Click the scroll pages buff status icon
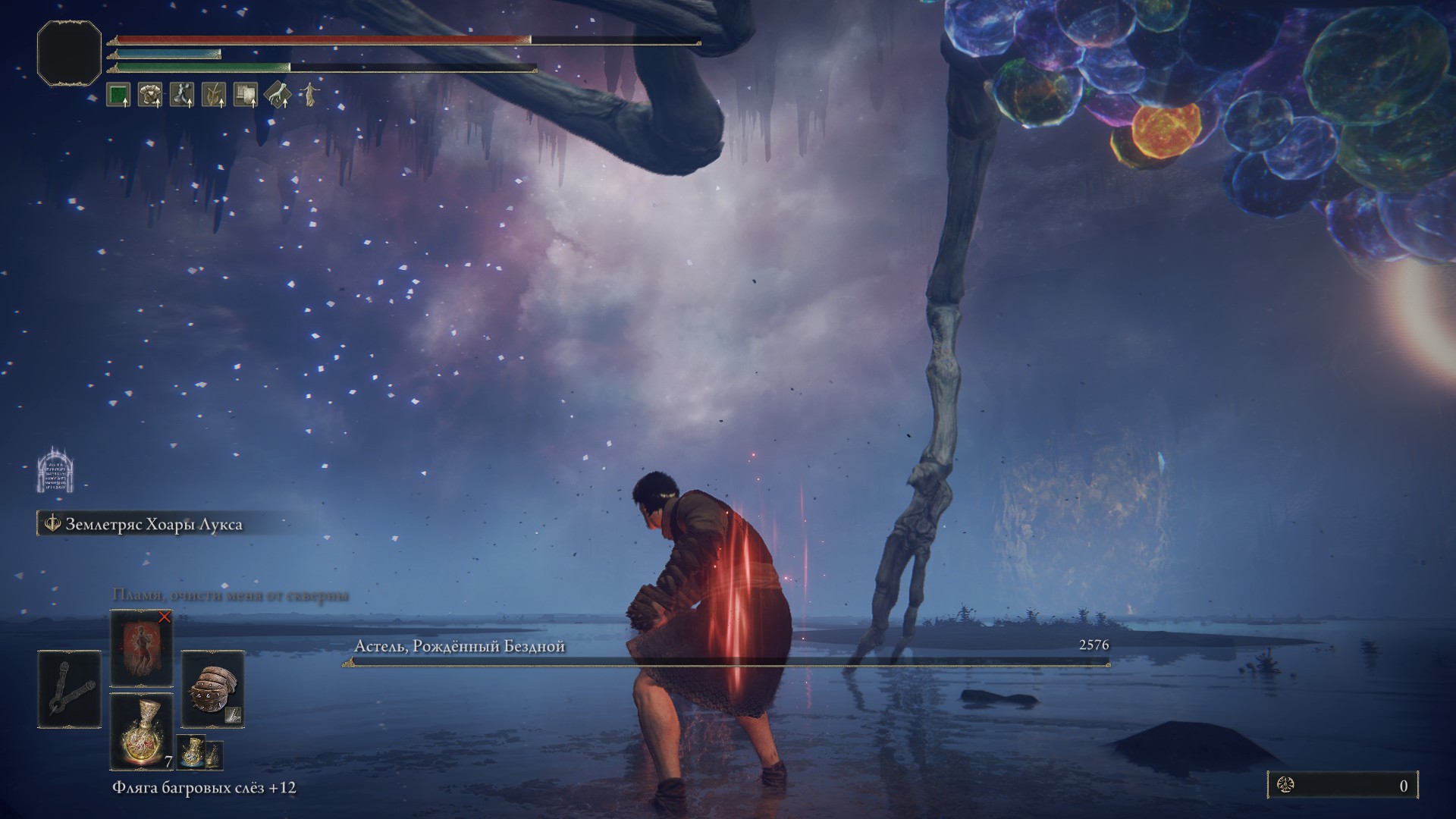Screen dimensions: 1456x819 pos(245,95)
